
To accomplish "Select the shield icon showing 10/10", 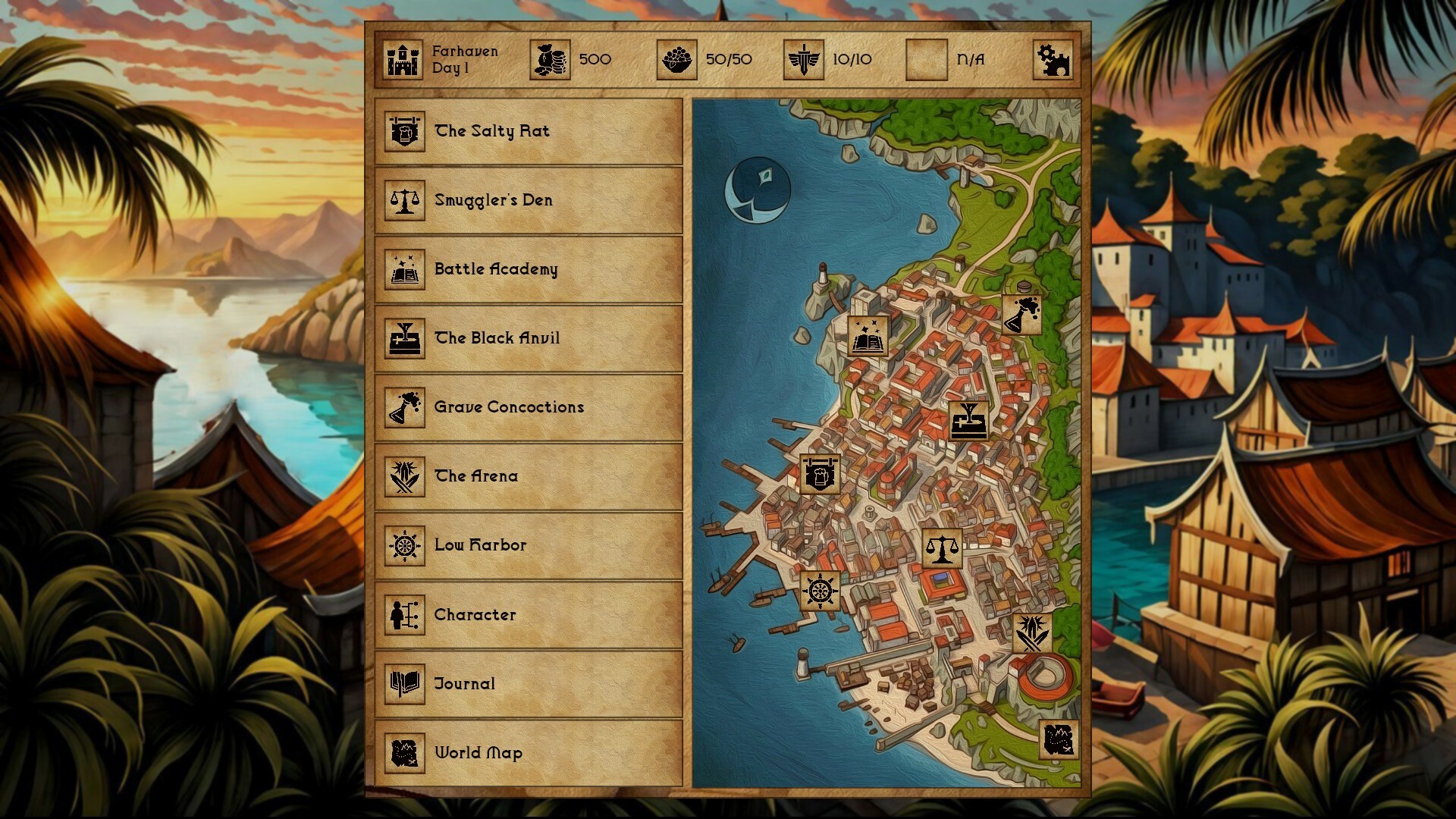I will pos(802,59).
